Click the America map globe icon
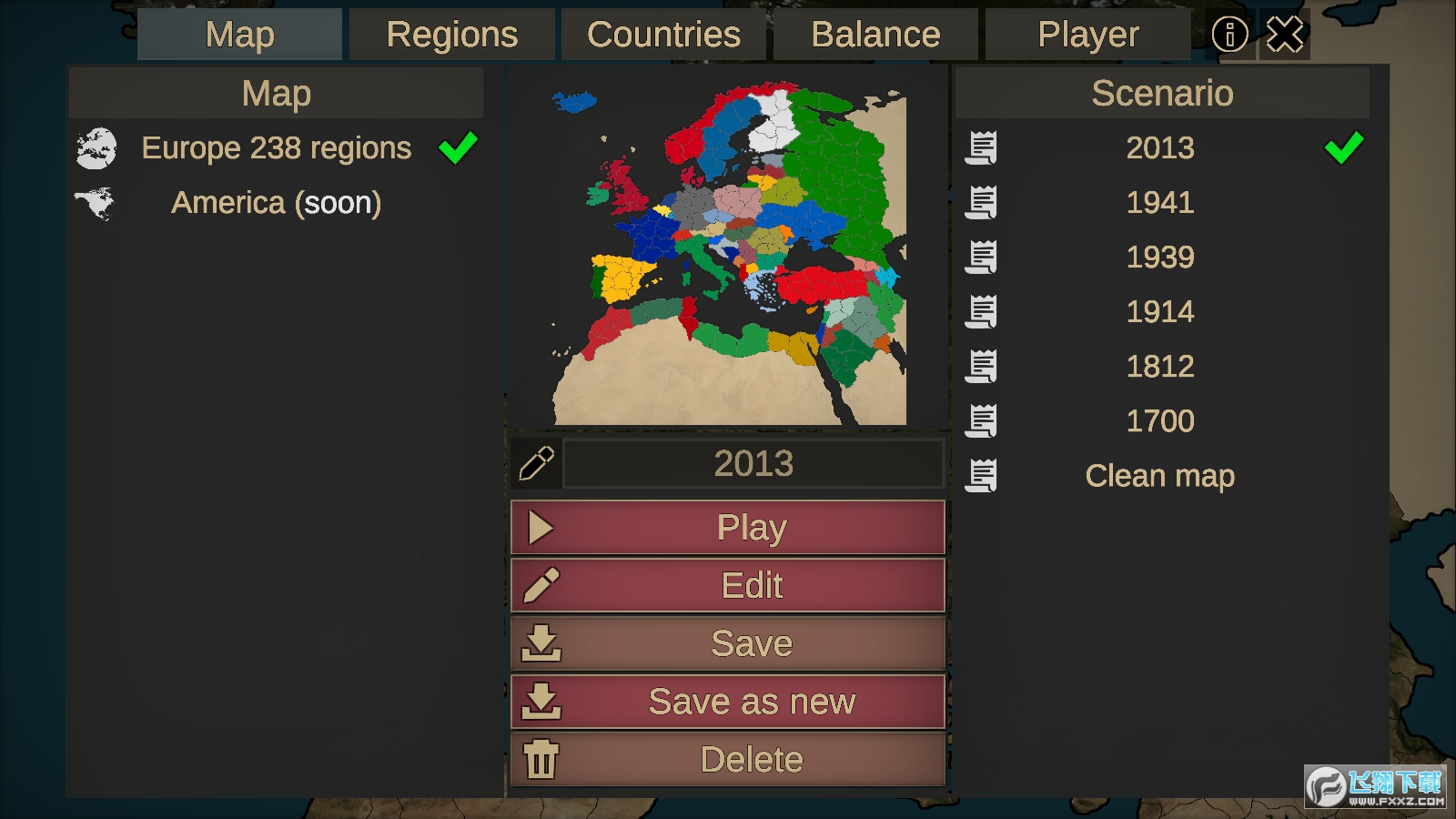This screenshot has height=819, width=1456. [95, 203]
